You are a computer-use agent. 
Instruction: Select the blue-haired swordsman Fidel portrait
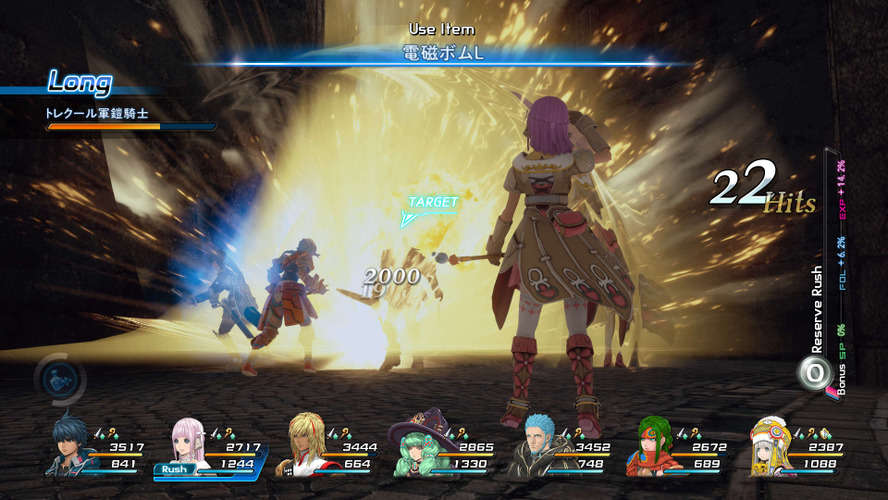[x=70, y=445]
